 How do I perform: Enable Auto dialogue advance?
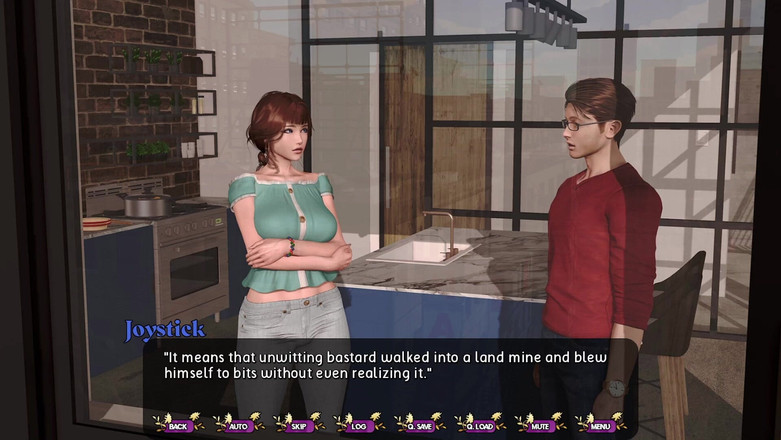click(x=239, y=425)
